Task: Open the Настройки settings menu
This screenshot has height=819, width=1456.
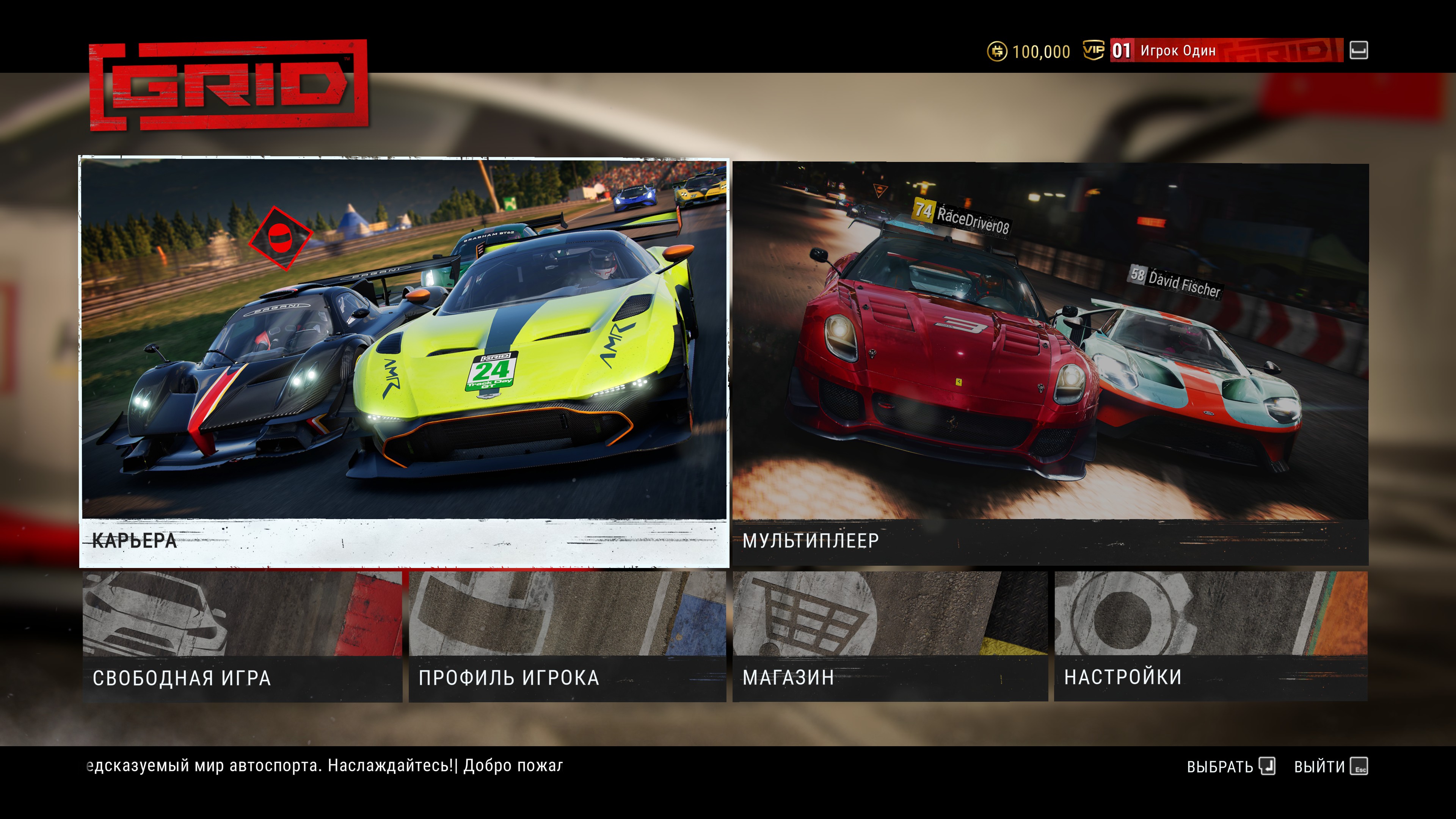Action: (x=1210, y=637)
